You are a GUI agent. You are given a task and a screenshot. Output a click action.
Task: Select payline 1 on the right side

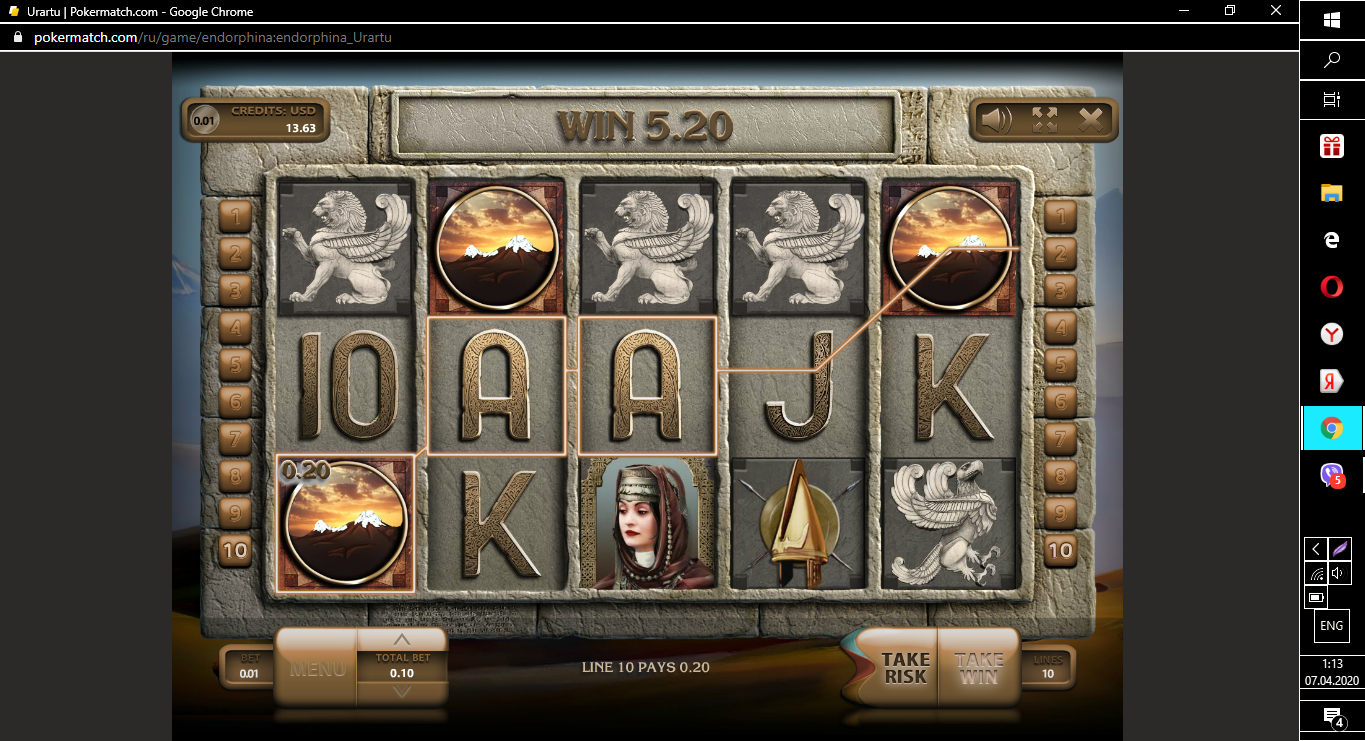(1060, 214)
